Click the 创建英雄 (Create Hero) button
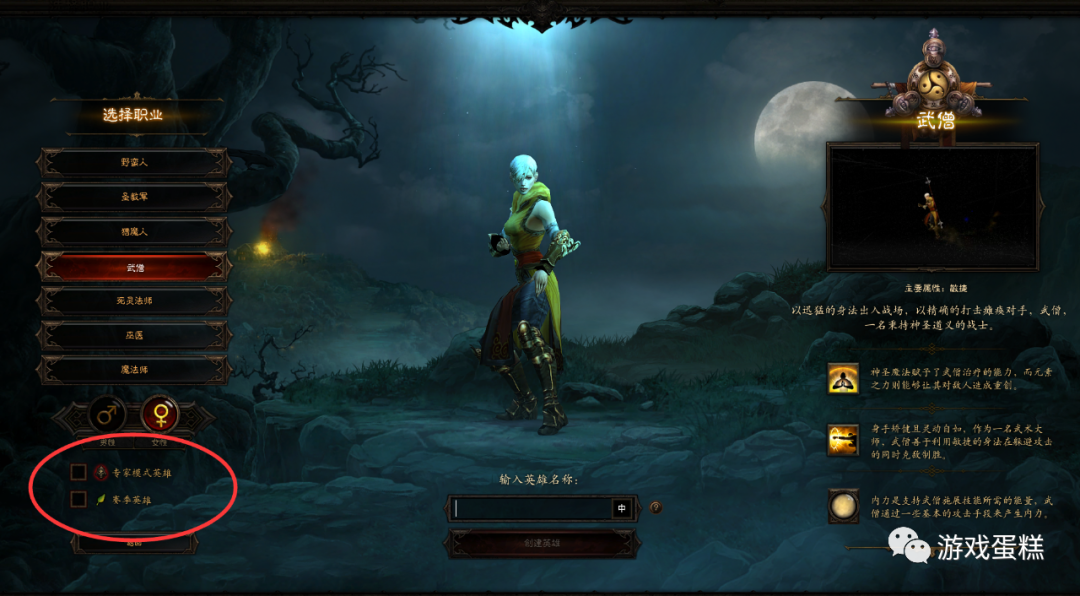Image resolution: width=1080 pixels, height=596 pixels. pos(541,543)
